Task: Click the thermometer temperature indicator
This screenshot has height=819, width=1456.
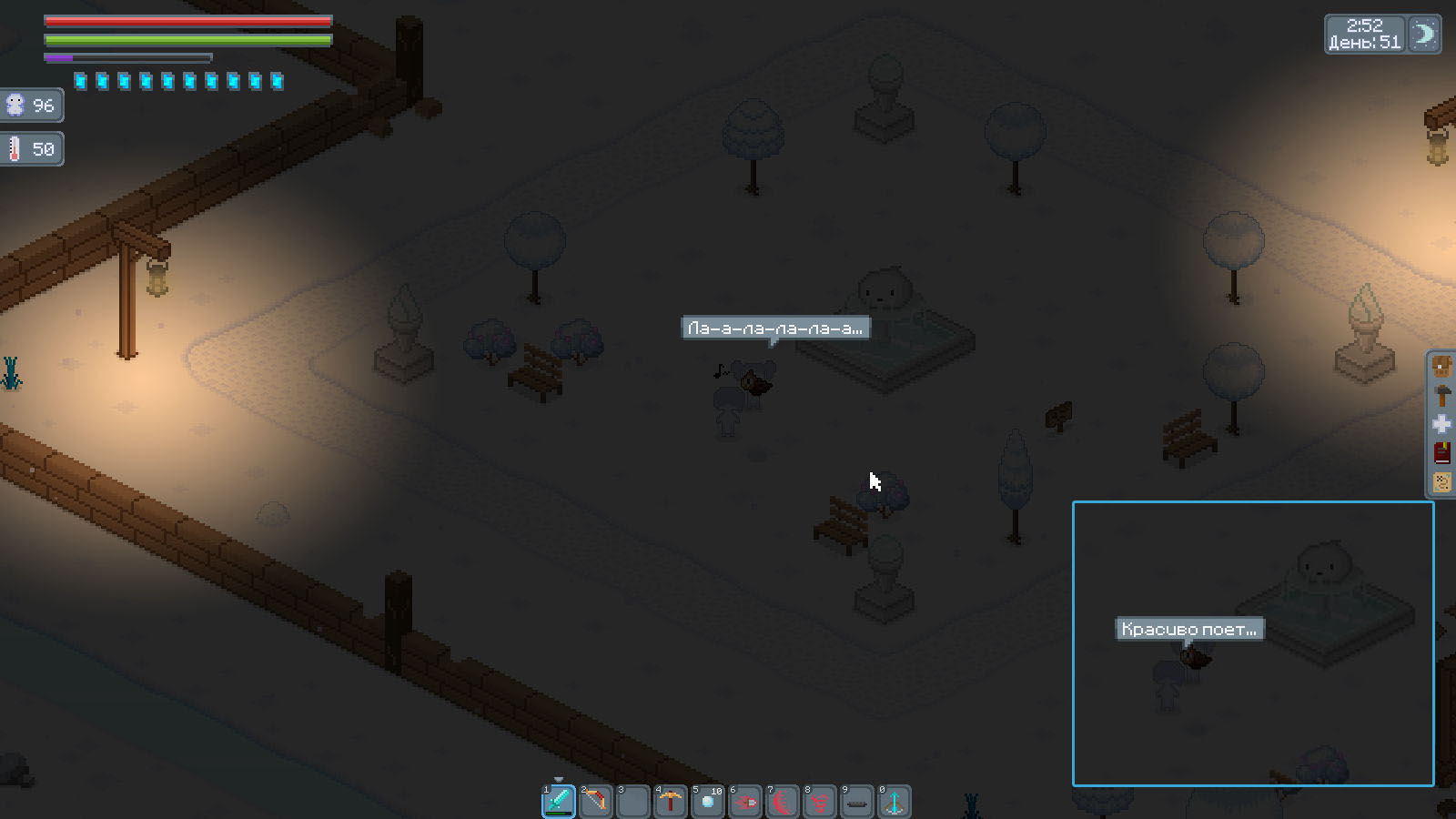Action: coord(31,149)
